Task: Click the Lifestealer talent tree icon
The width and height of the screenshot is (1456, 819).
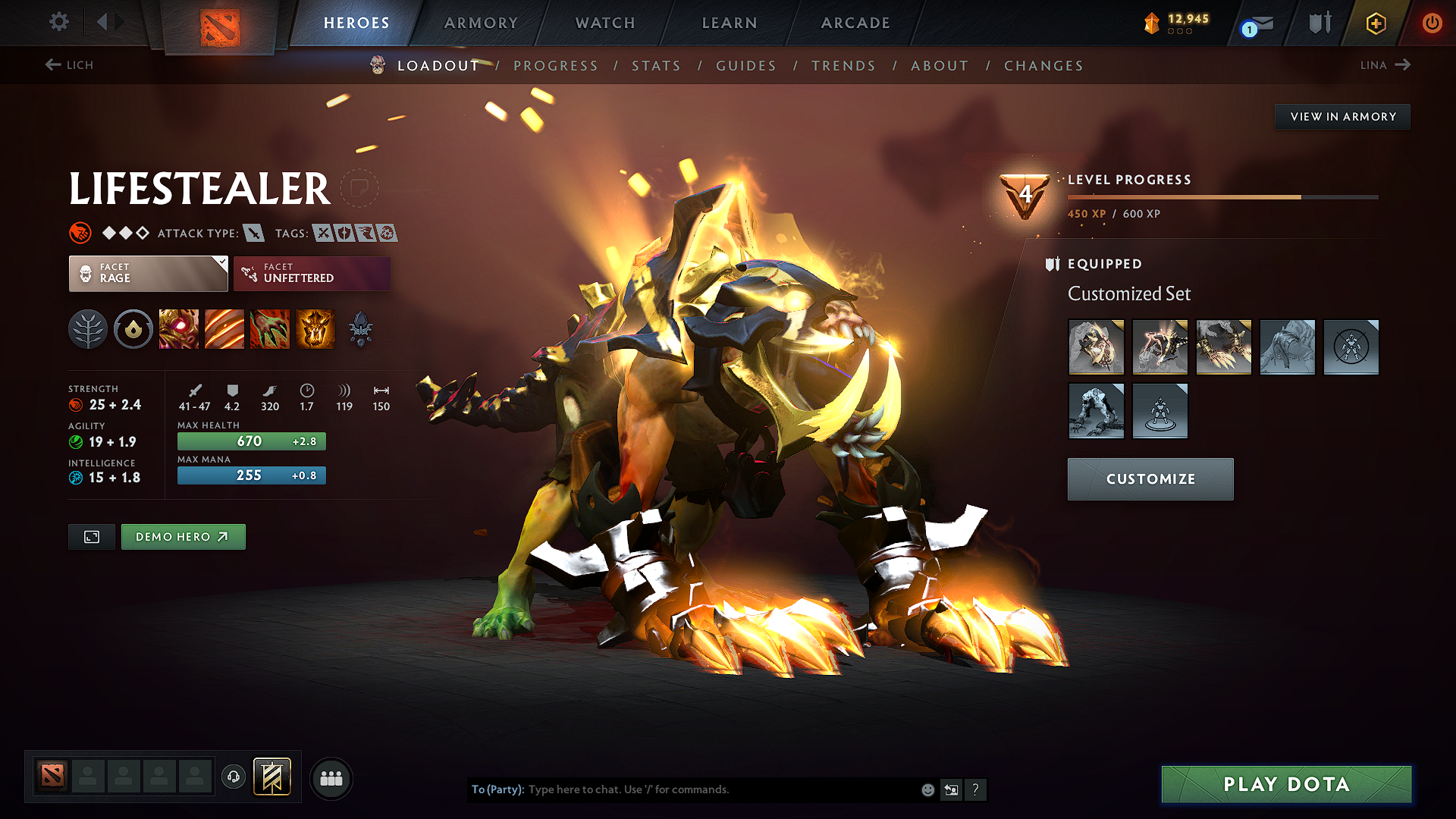Action: (88, 329)
